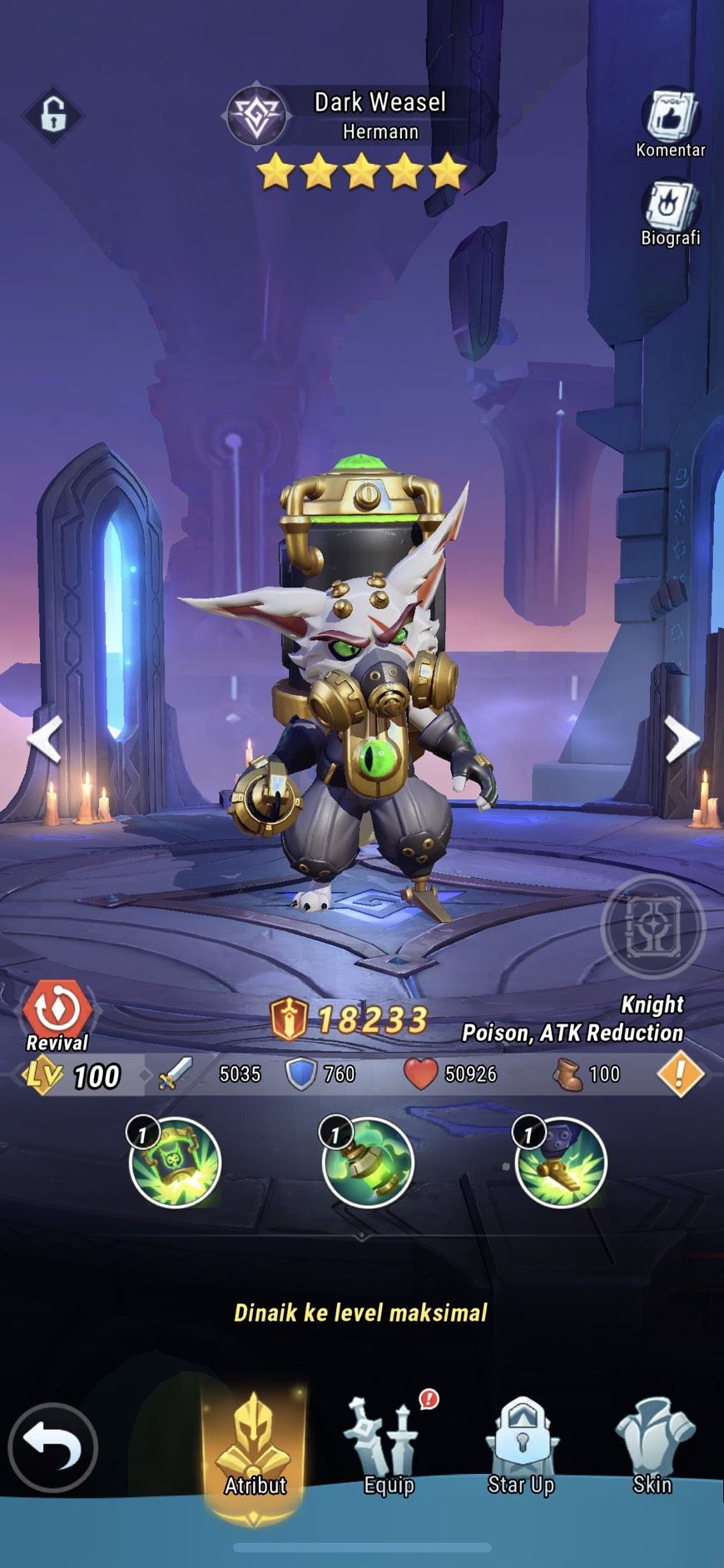This screenshot has height=1568, width=724.
Task: Tap the Revival button
Action: (57, 1015)
